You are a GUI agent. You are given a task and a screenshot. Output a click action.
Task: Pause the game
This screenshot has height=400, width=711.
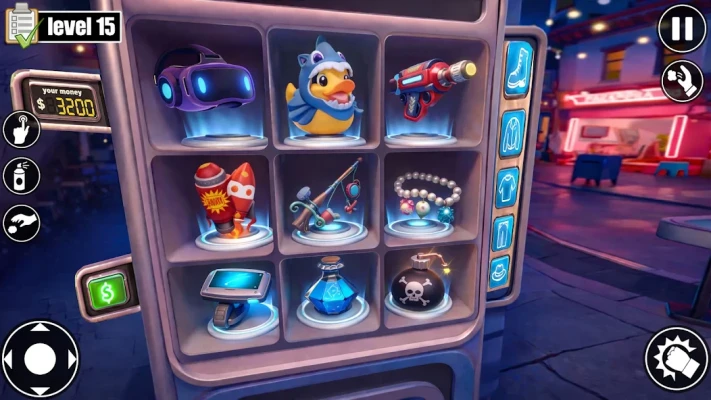tap(682, 27)
